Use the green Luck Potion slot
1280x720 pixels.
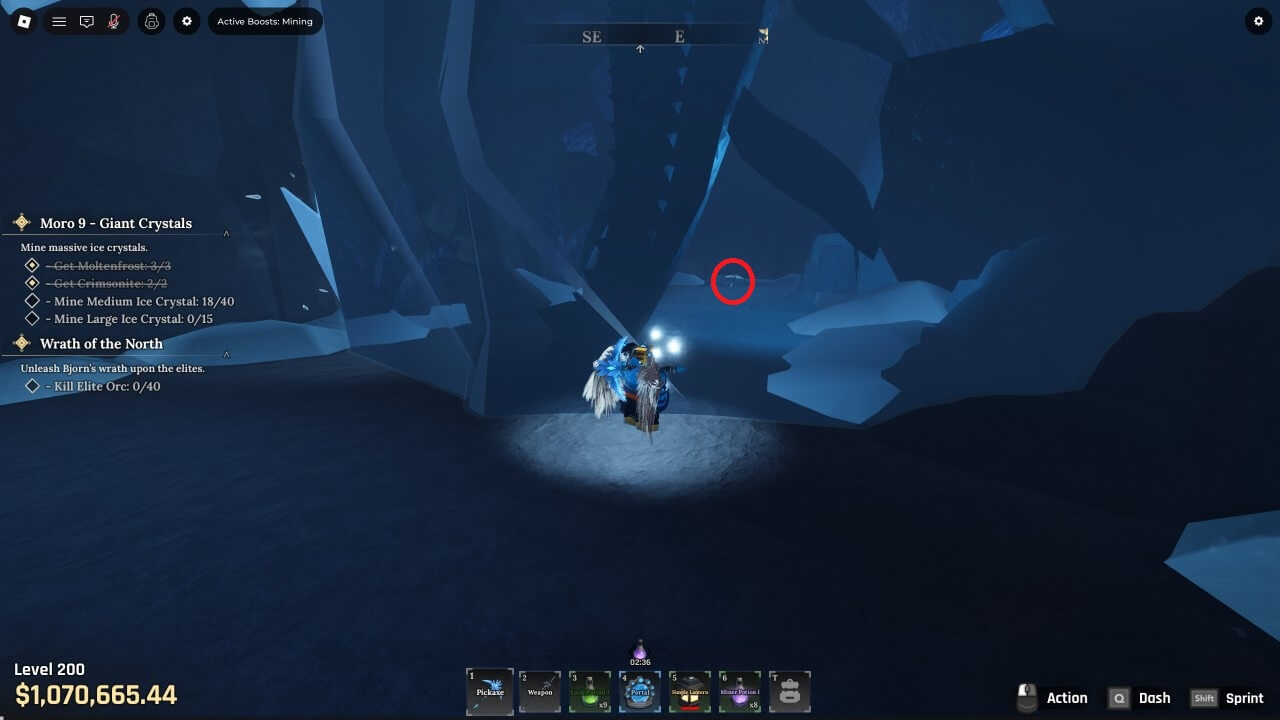coord(590,691)
